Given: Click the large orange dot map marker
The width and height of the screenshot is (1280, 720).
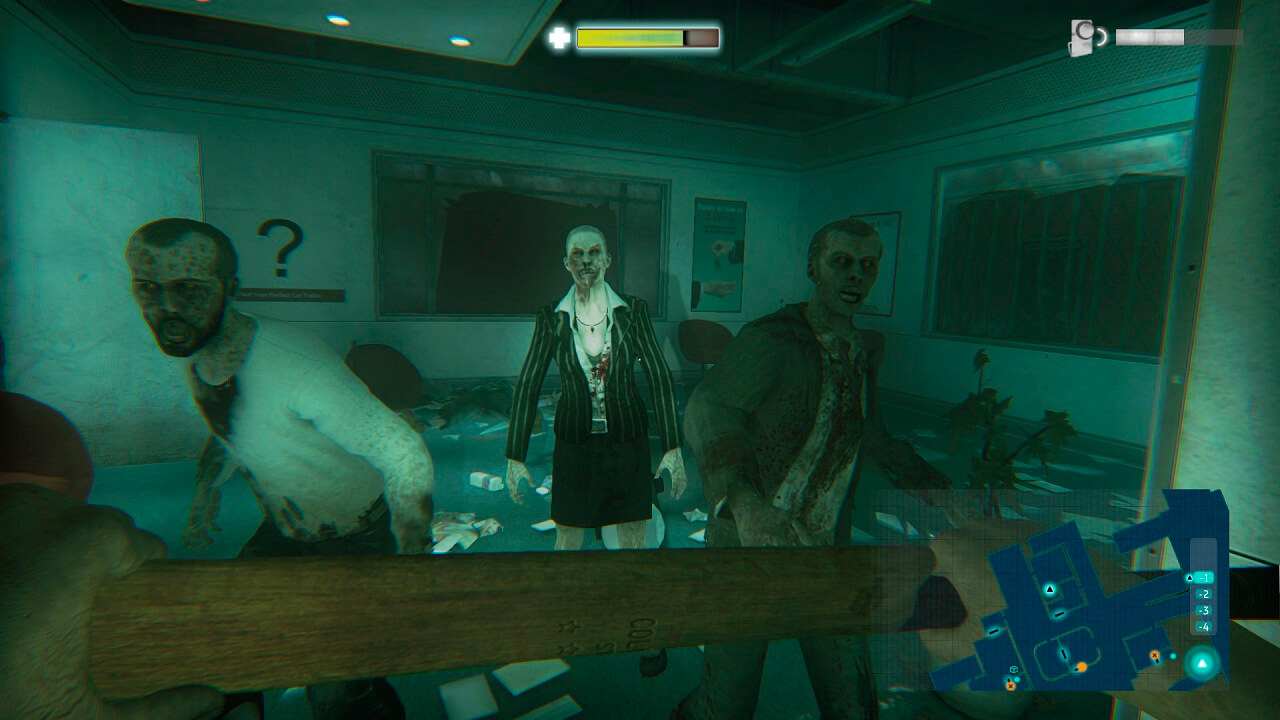Looking at the screenshot, I should tap(1081, 666).
